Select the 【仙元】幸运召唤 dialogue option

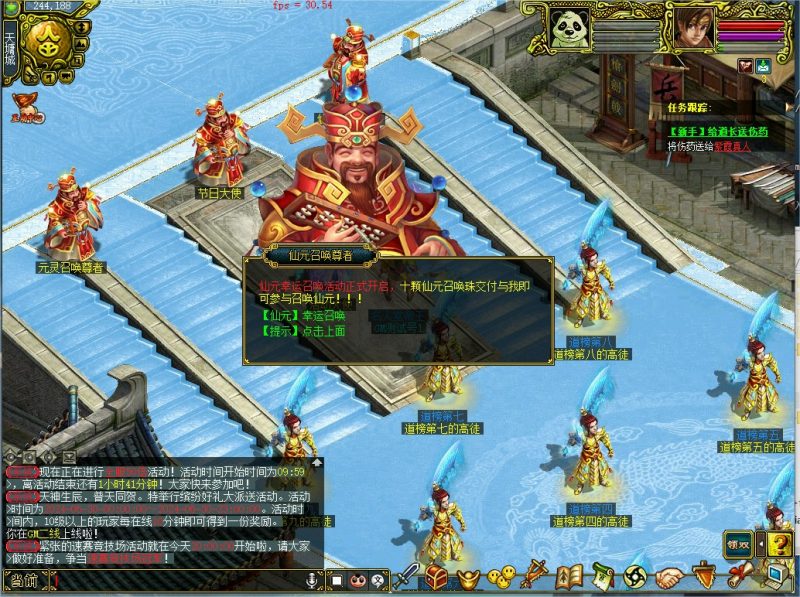pos(299,313)
